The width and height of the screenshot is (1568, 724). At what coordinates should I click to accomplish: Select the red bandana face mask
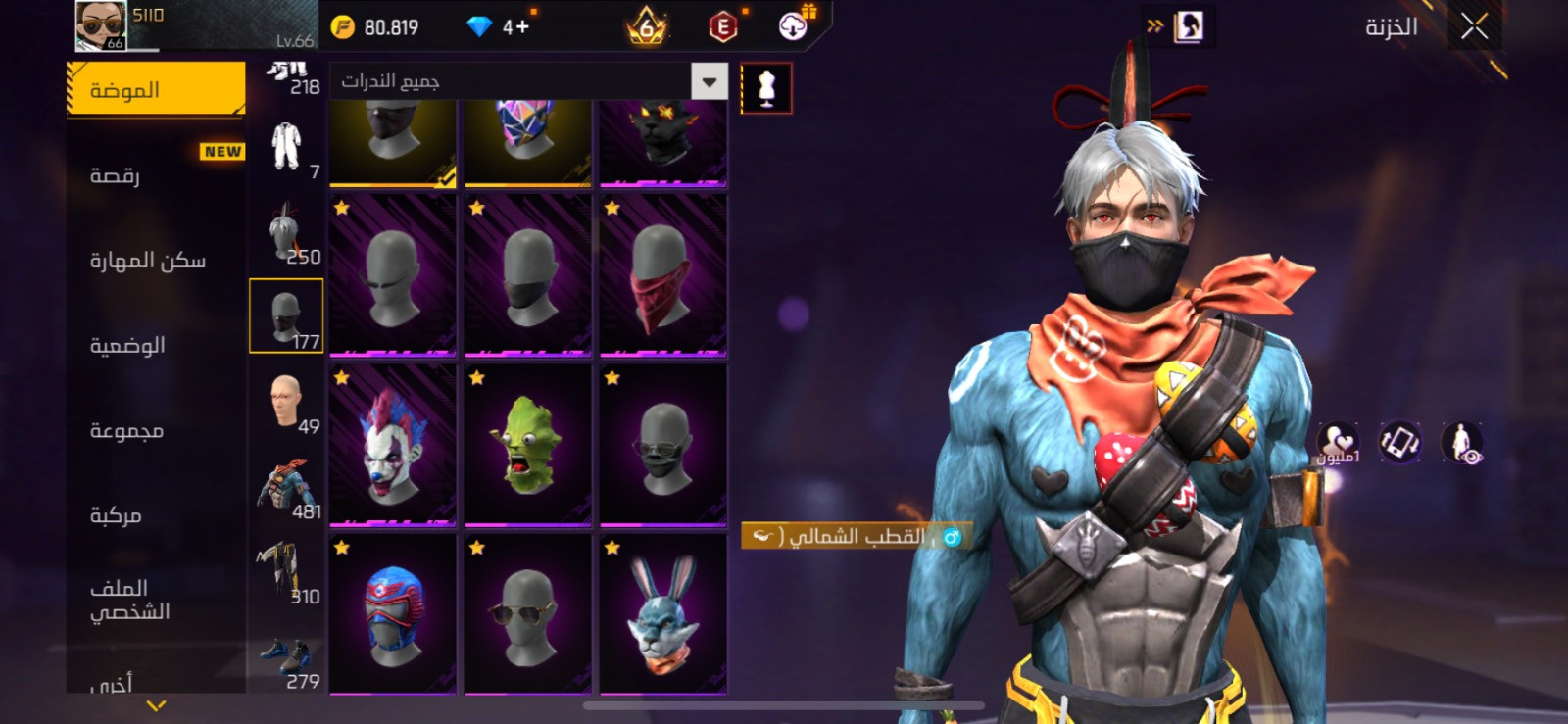click(663, 275)
